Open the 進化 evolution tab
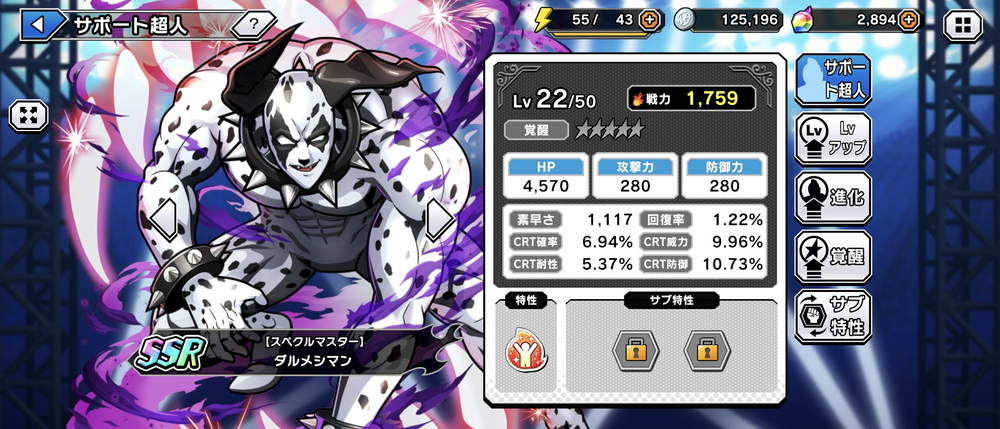 [x=833, y=195]
